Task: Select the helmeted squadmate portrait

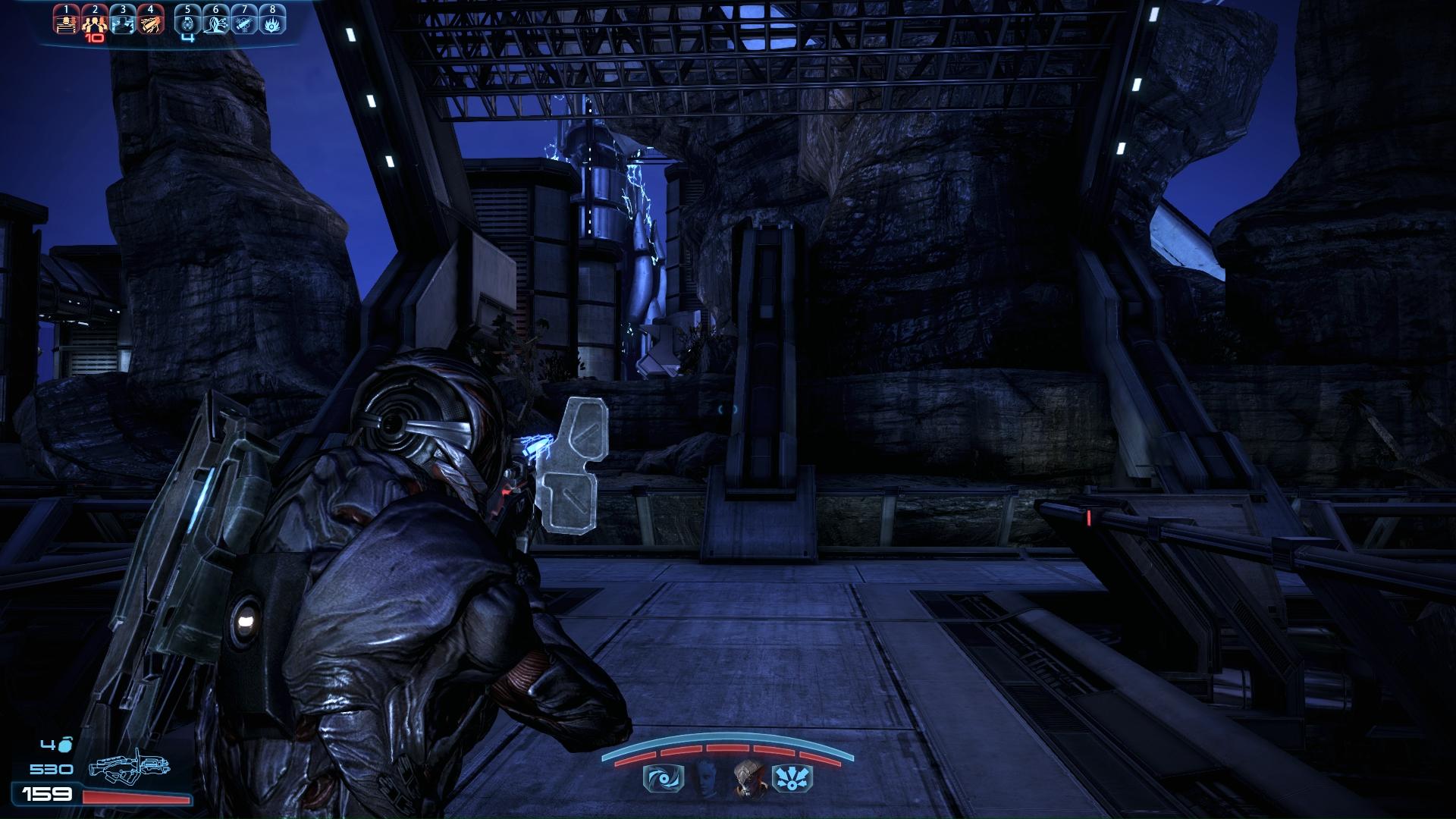Action: tap(748, 778)
